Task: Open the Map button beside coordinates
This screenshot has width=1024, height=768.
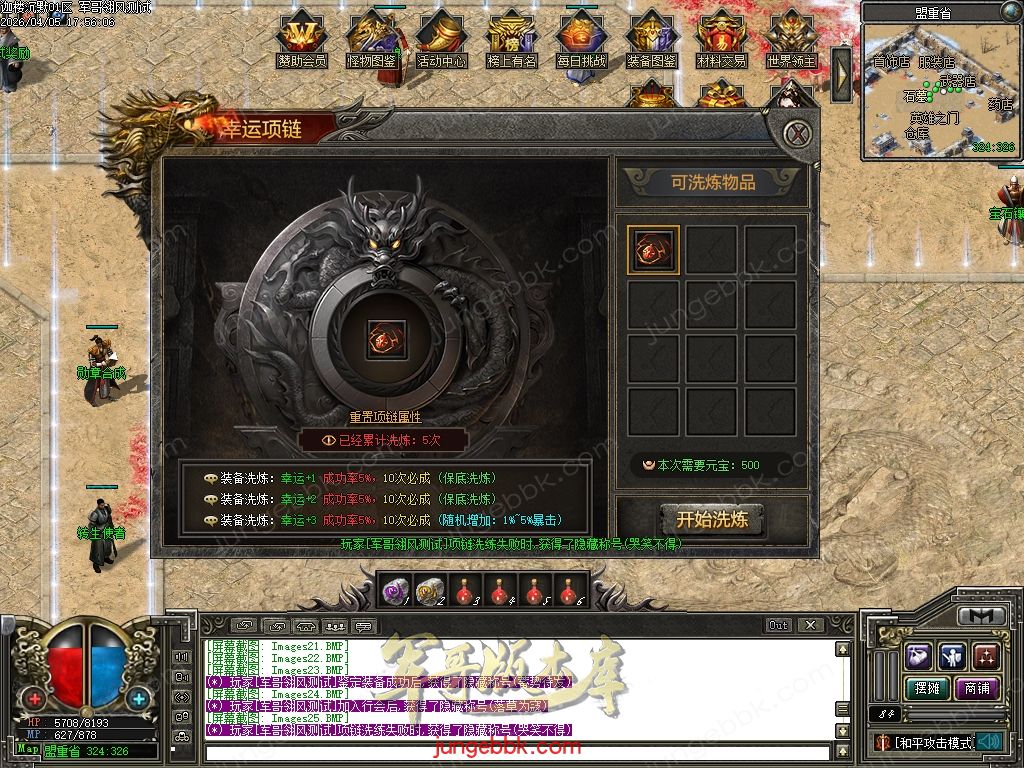Action: click(x=28, y=749)
